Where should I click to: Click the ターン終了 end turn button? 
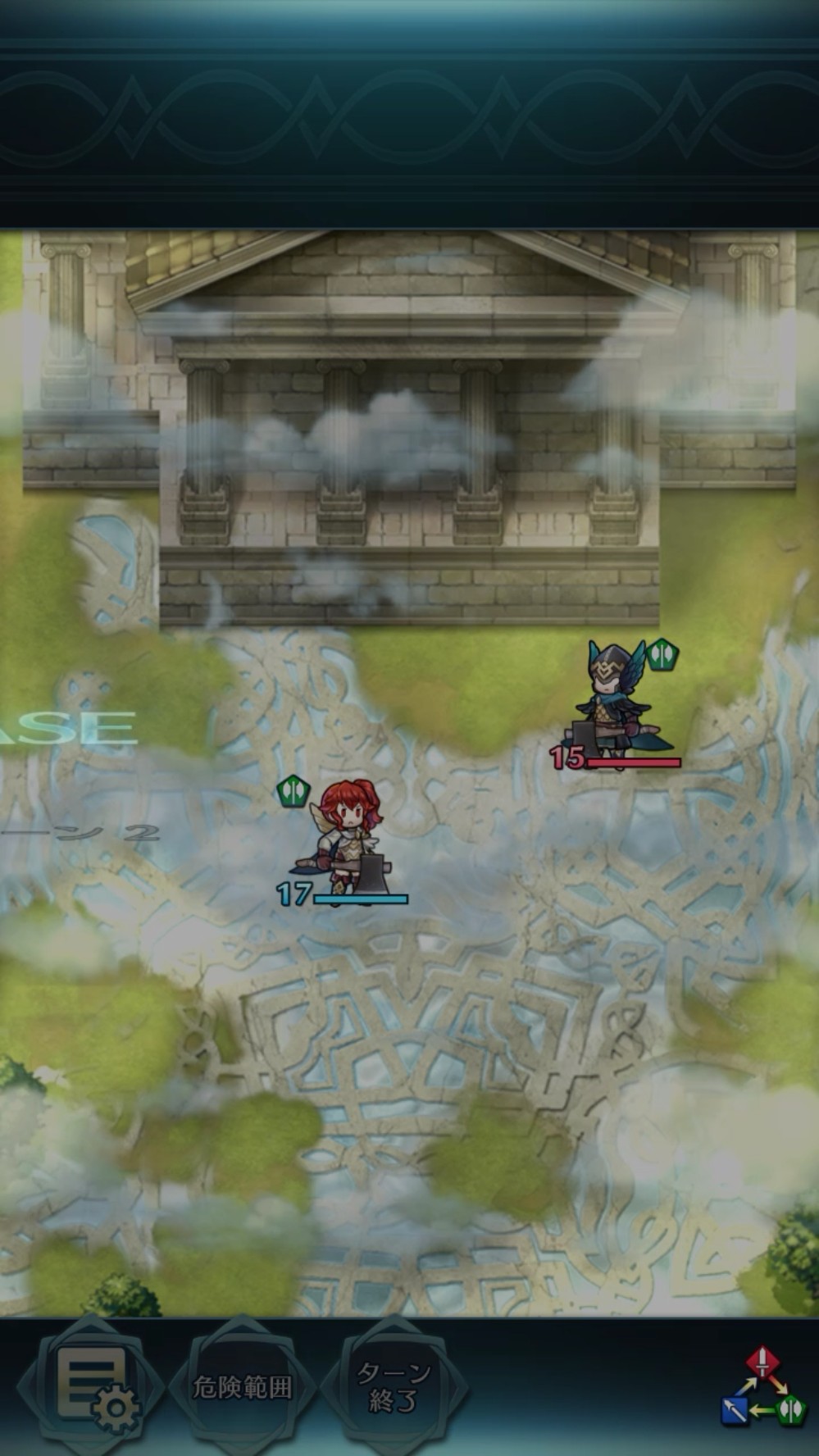point(394,1387)
